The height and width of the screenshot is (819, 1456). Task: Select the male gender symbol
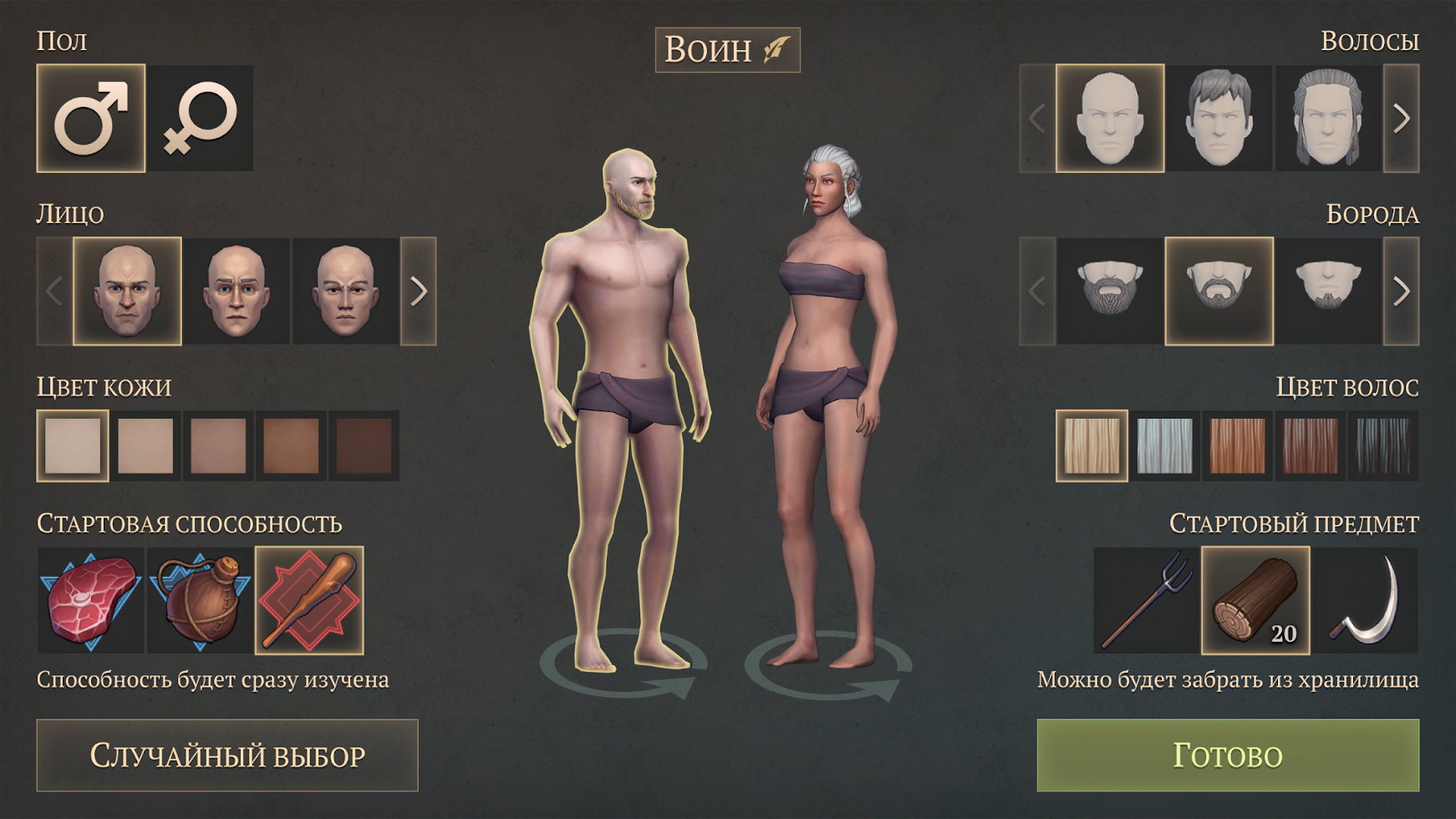pyautogui.click(x=90, y=119)
